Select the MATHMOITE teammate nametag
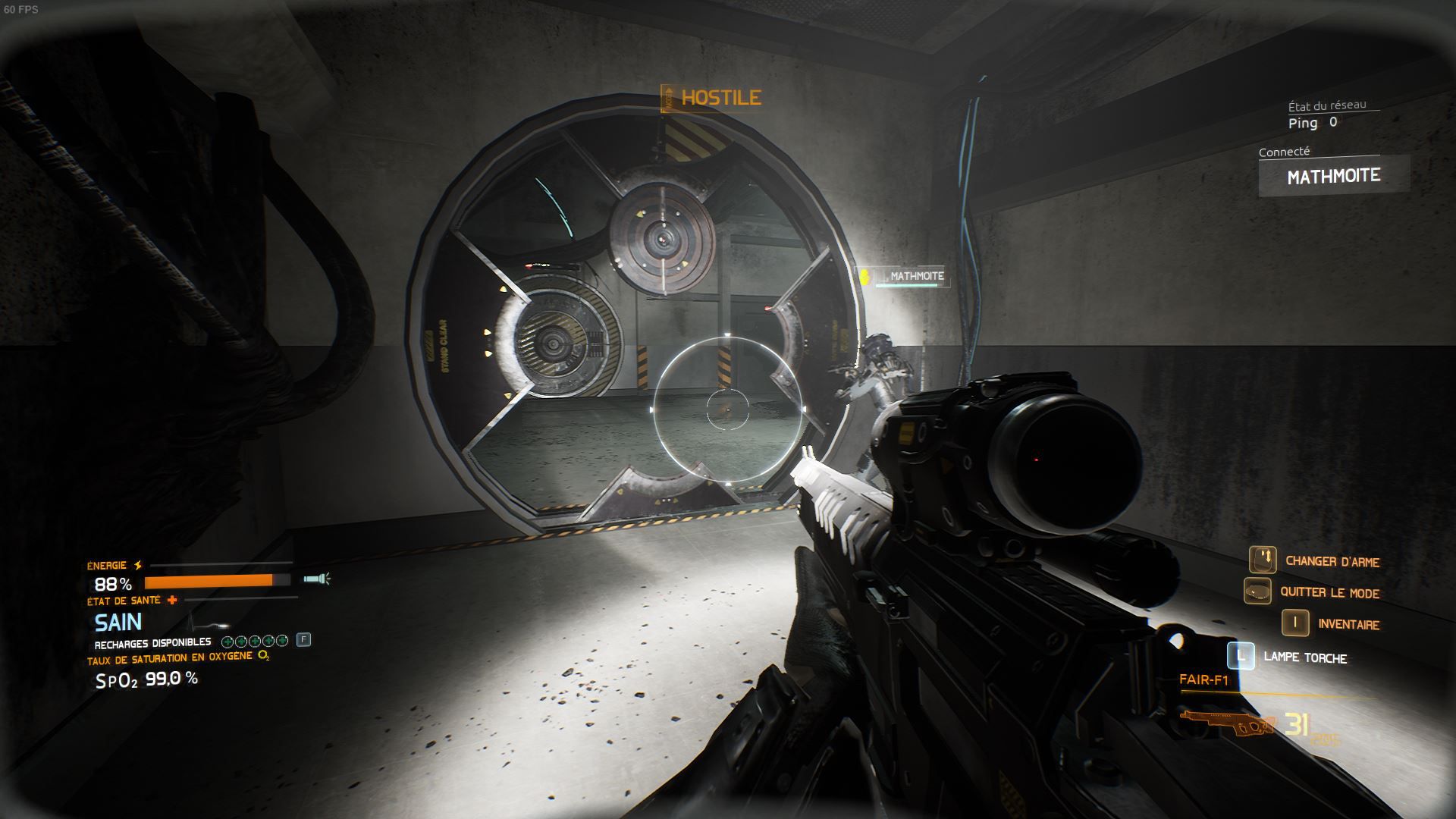The height and width of the screenshot is (819, 1456). pos(915,276)
